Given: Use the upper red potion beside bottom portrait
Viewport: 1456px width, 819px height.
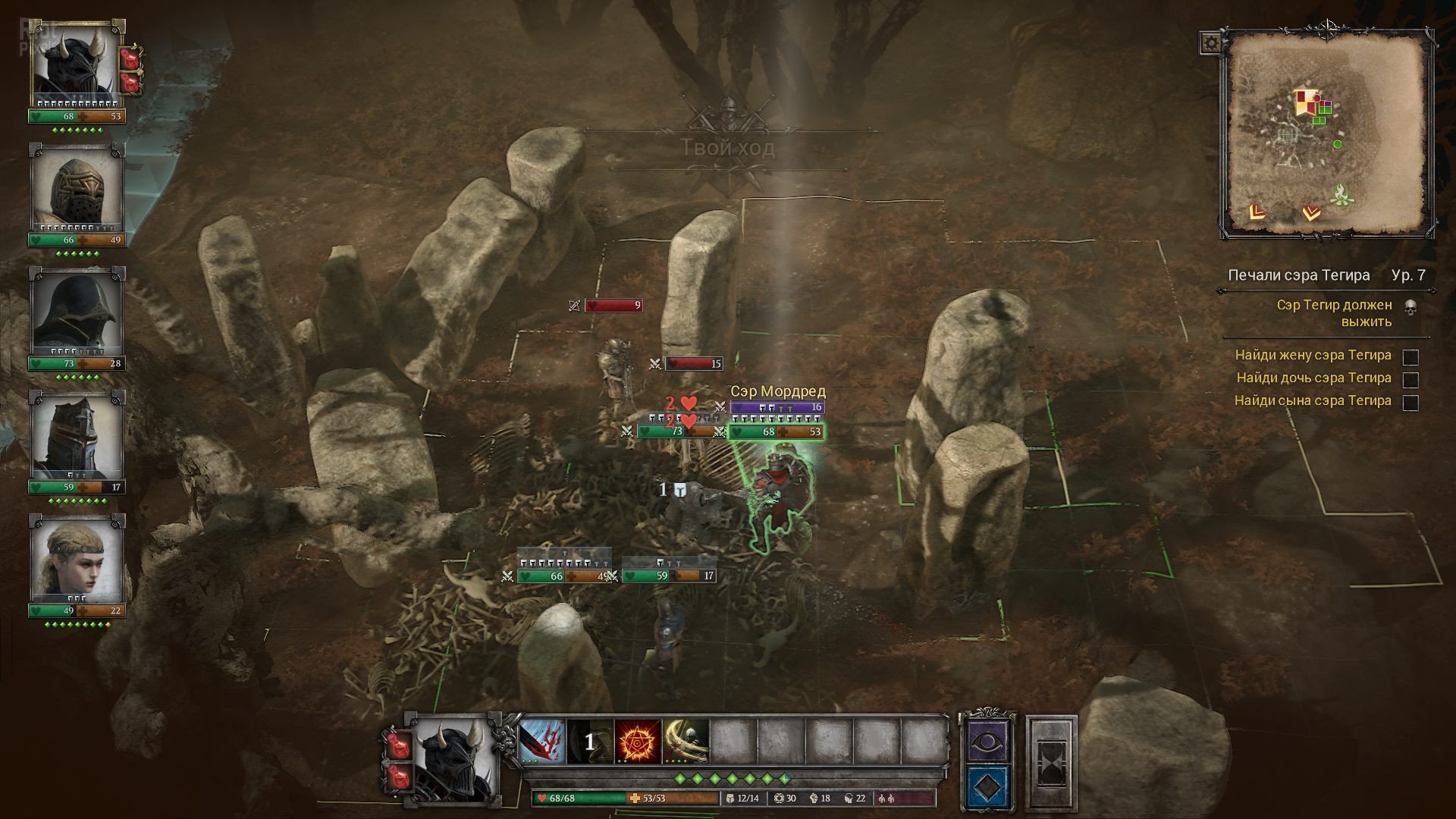Looking at the screenshot, I should pyautogui.click(x=398, y=743).
